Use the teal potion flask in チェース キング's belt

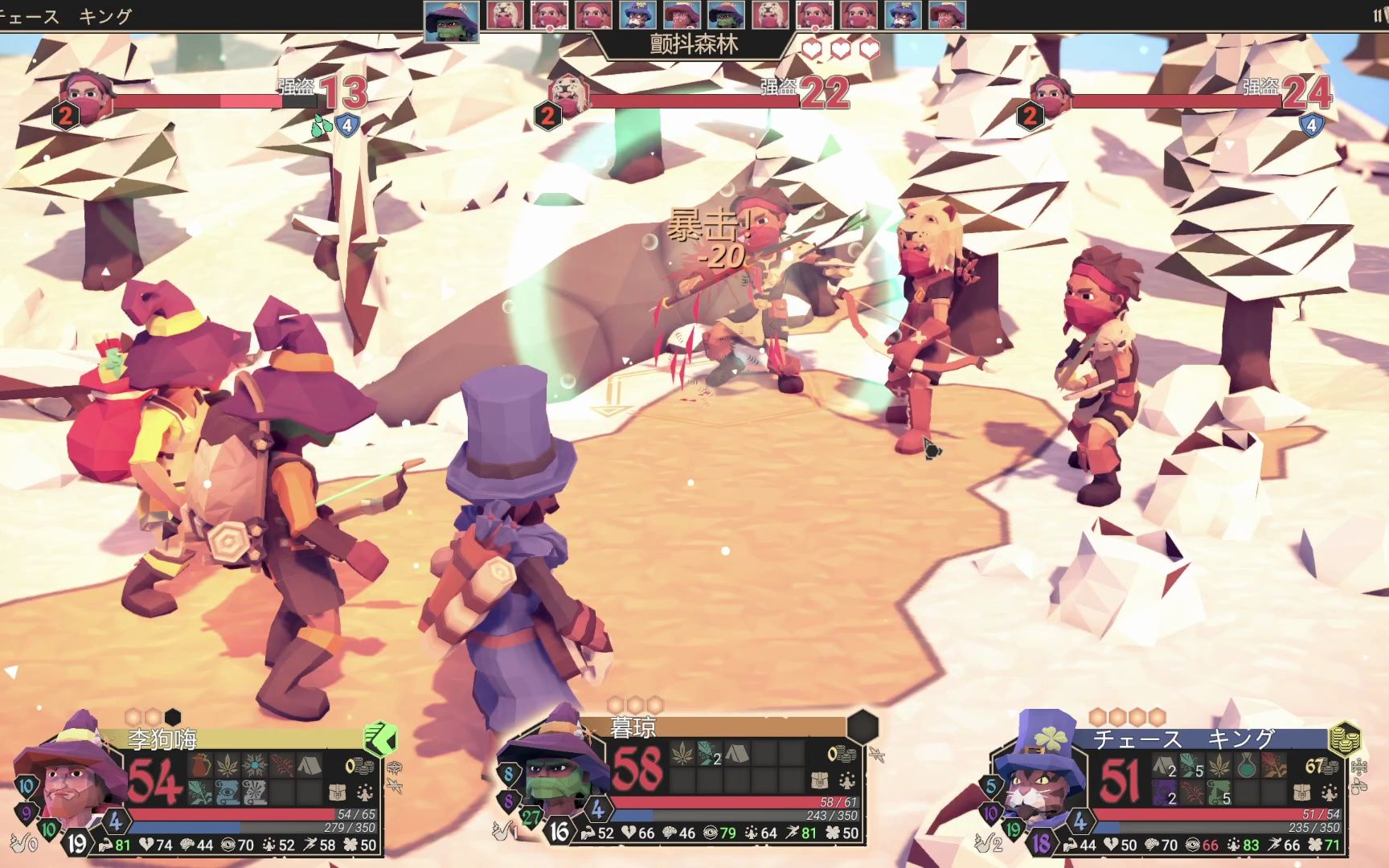pyautogui.click(x=1248, y=765)
